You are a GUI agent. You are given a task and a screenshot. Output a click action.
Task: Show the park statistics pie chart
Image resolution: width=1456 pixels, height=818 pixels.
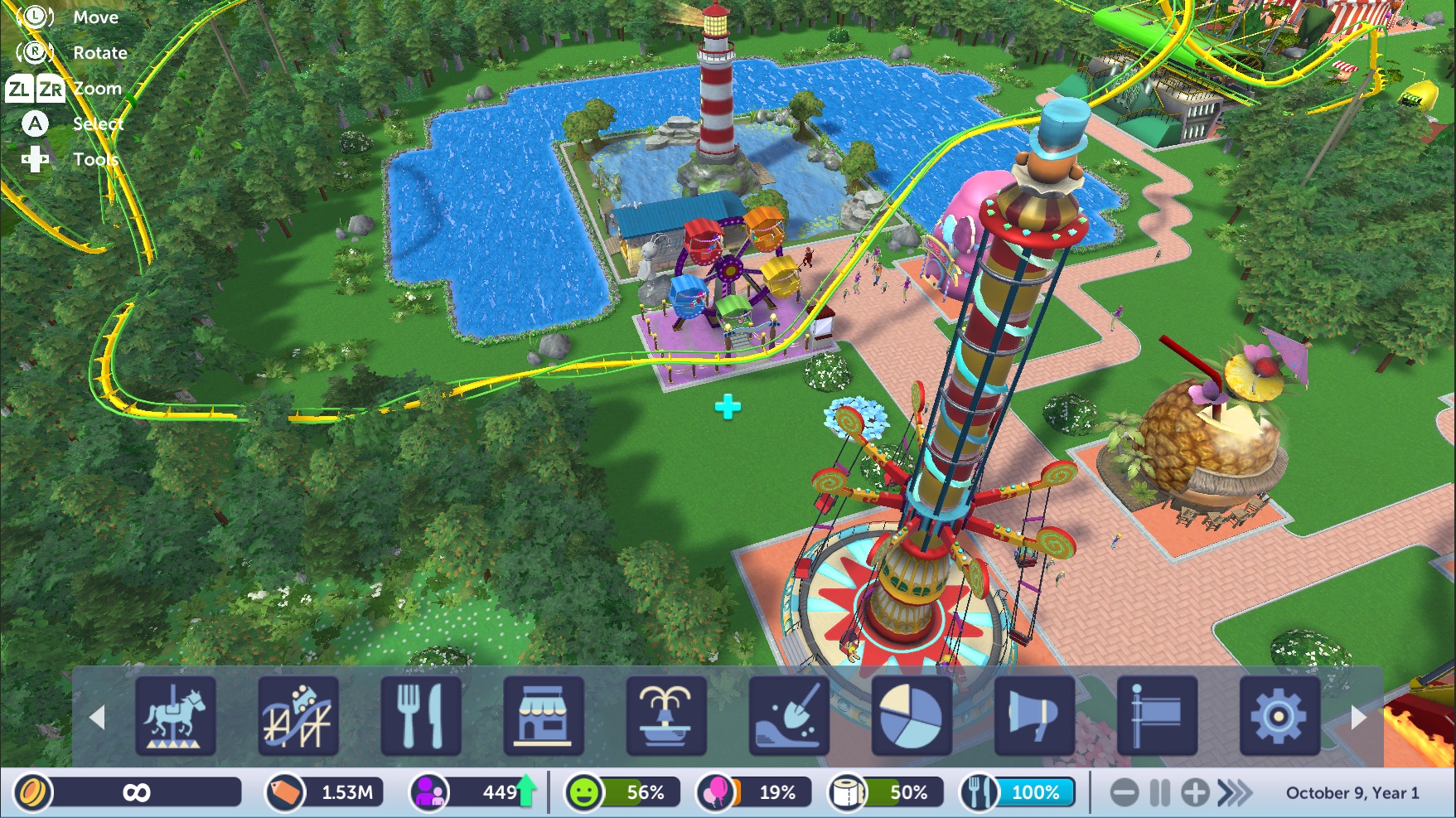click(x=911, y=715)
